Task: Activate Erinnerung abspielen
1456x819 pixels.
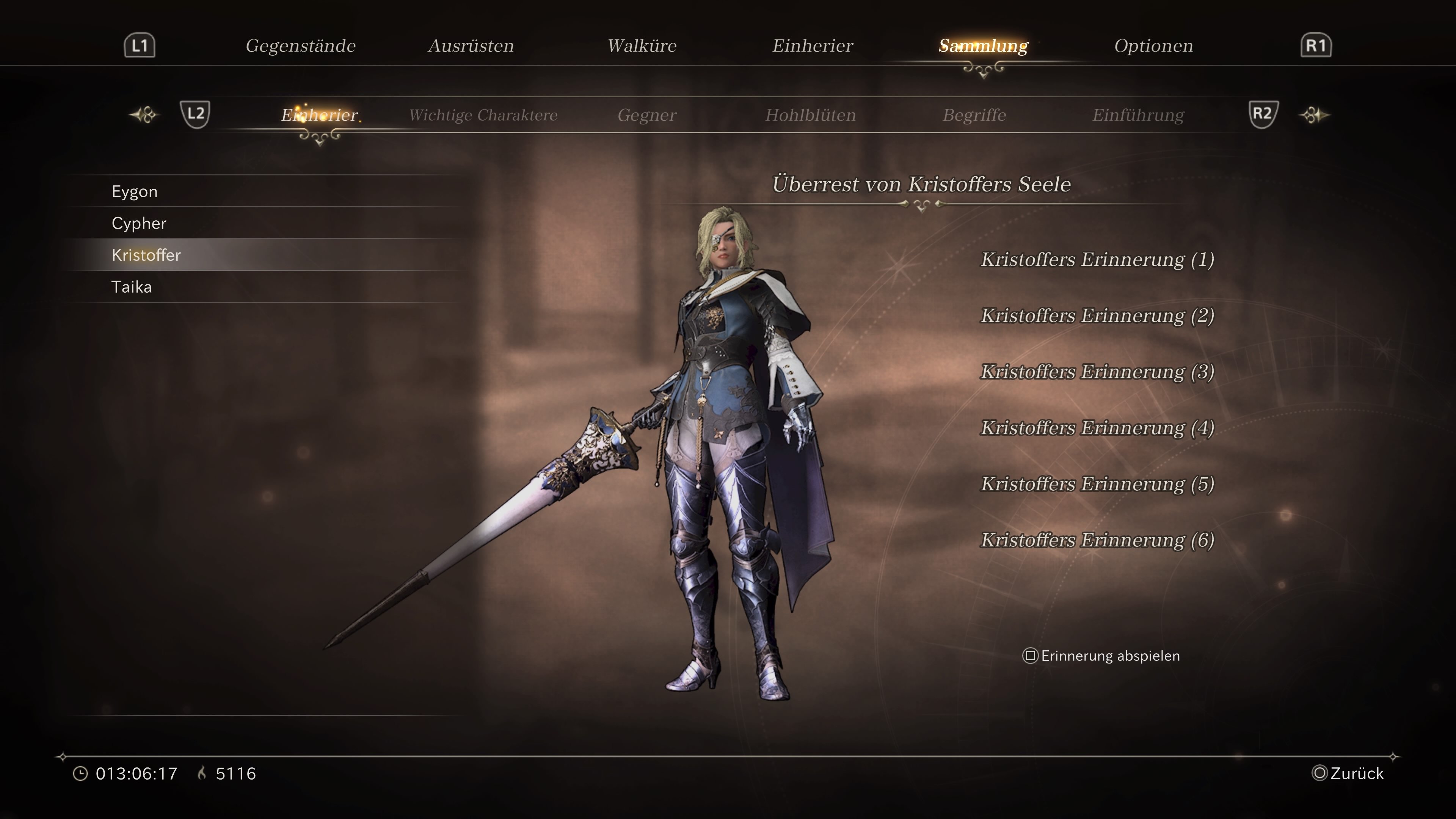Action: tap(1108, 656)
